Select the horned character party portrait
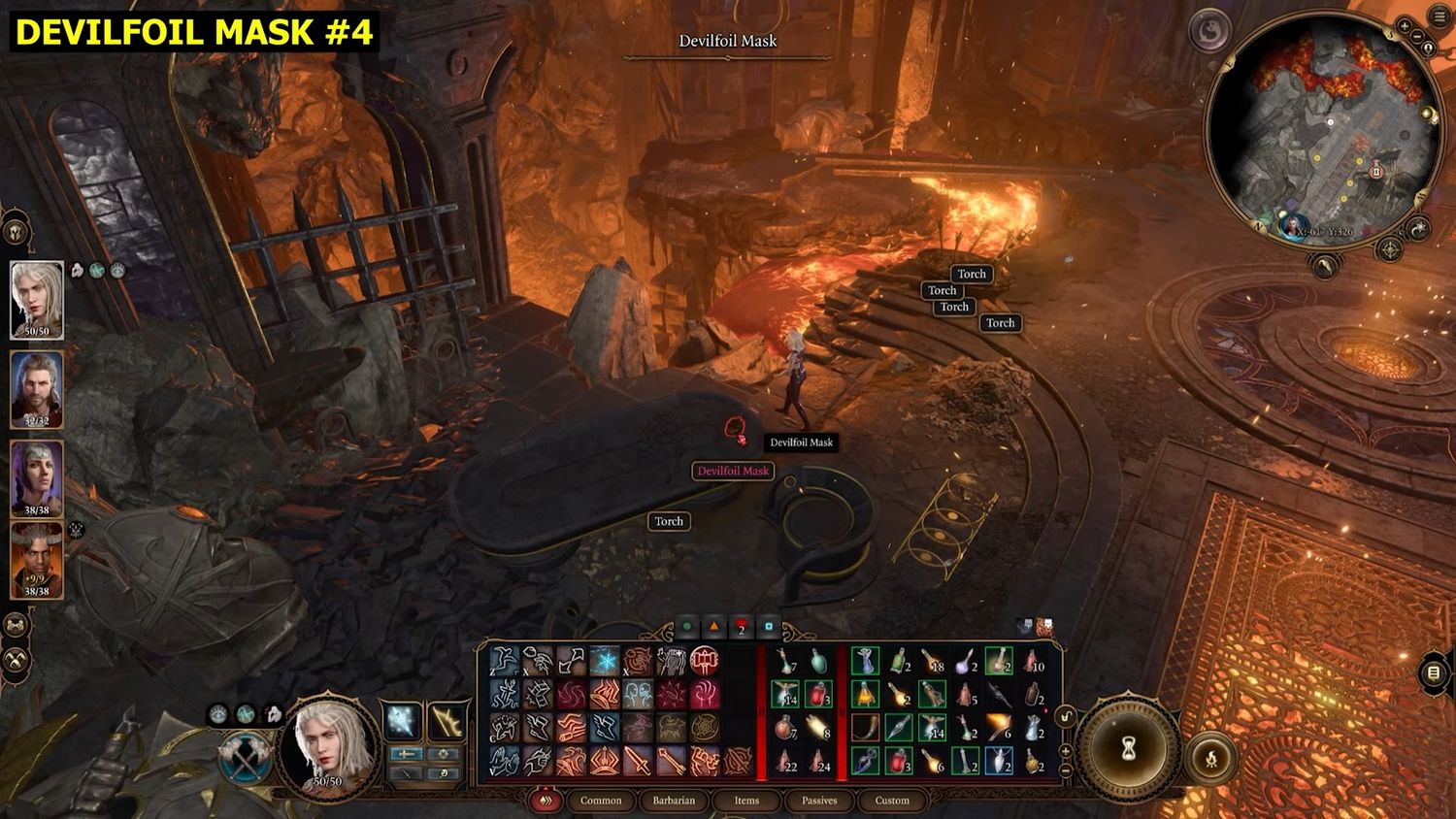 (37, 560)
